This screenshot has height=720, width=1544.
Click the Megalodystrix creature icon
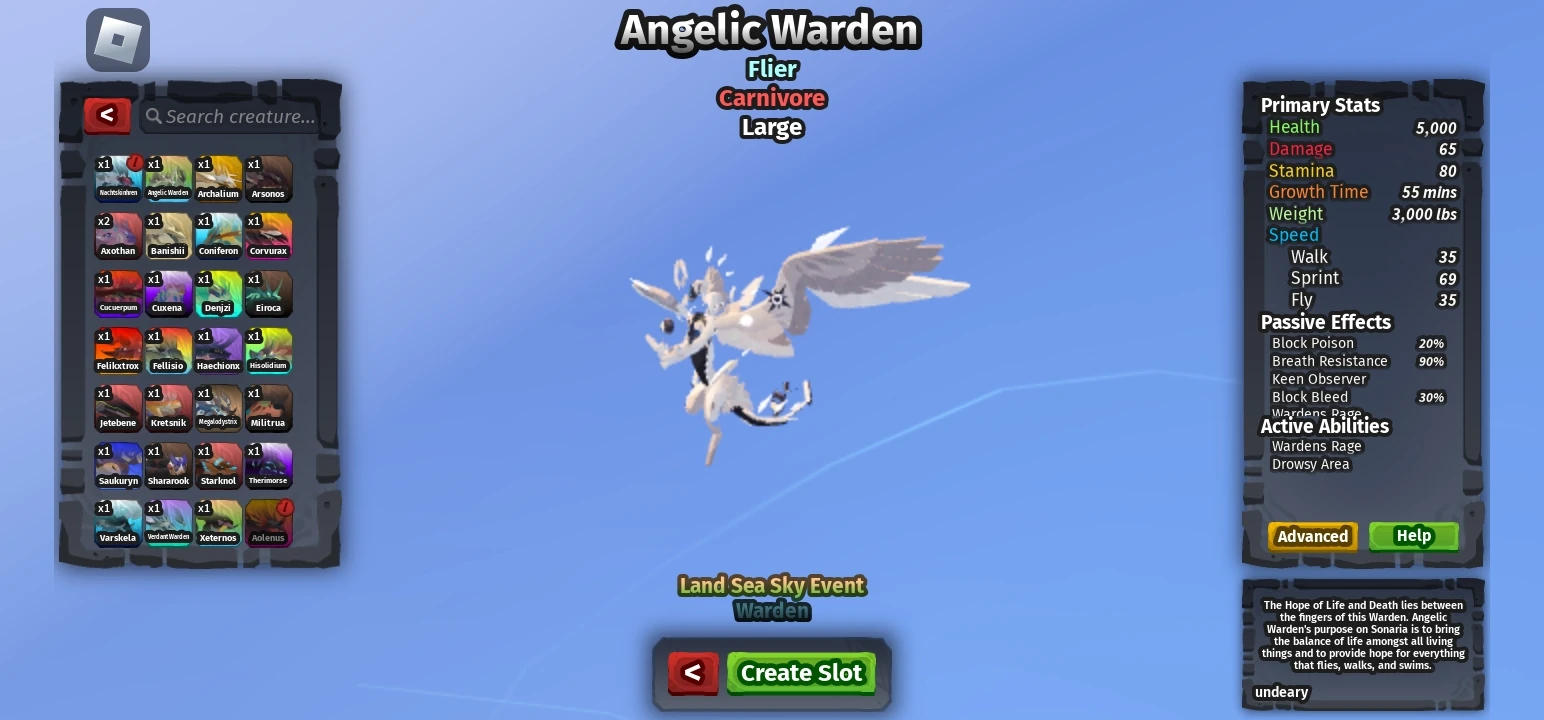coord(218,408)
